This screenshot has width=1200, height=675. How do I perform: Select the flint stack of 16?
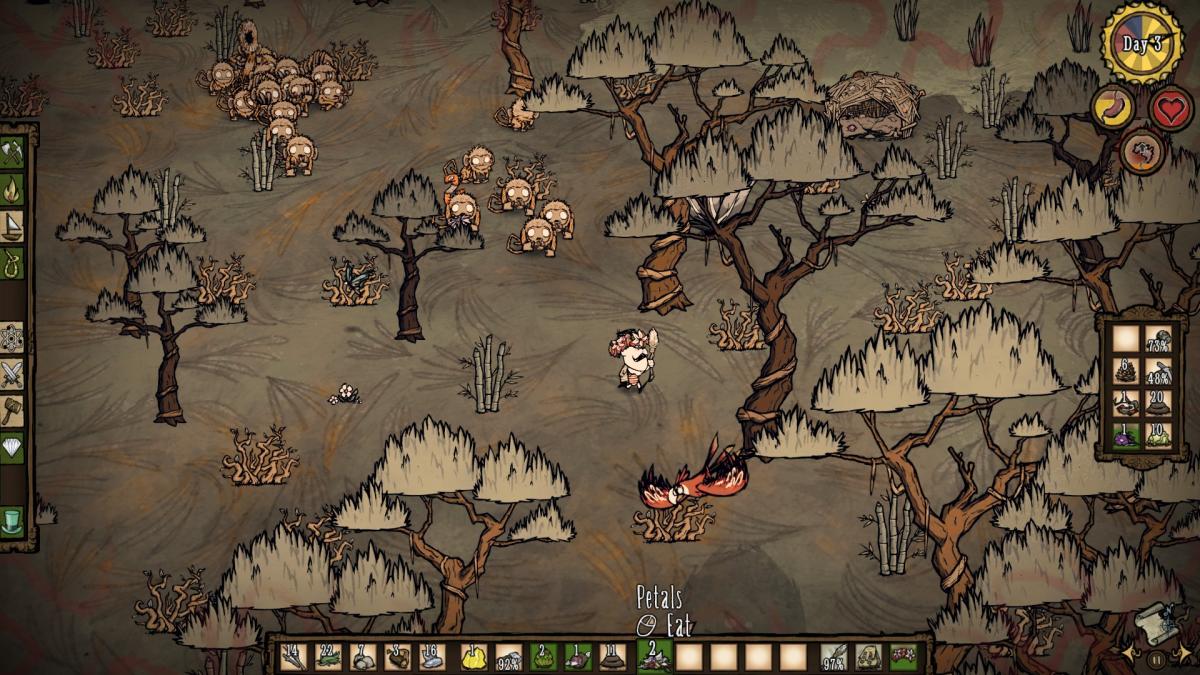pos(431,656)
